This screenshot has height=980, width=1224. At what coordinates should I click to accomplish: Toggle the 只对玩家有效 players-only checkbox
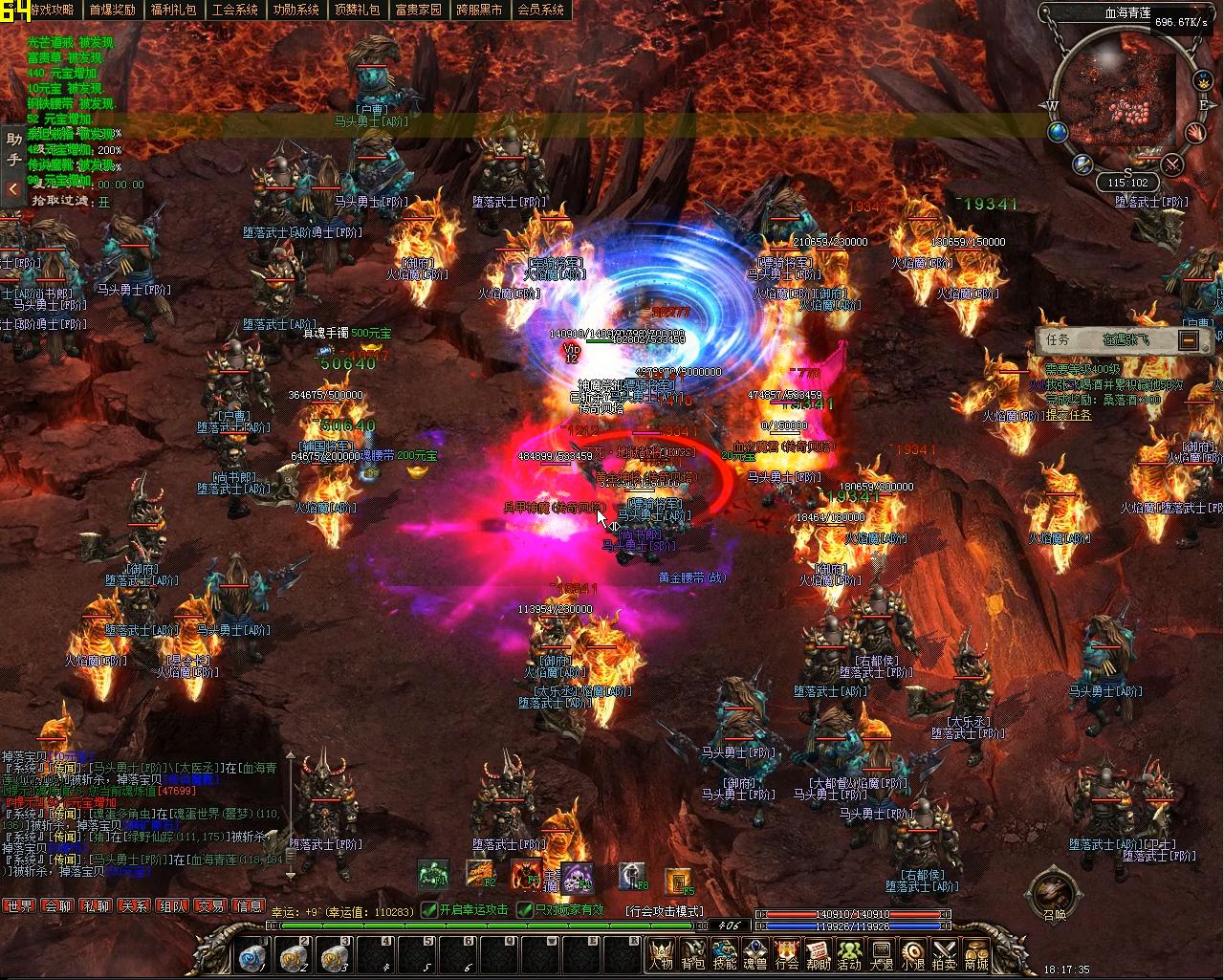pos(524,911)
